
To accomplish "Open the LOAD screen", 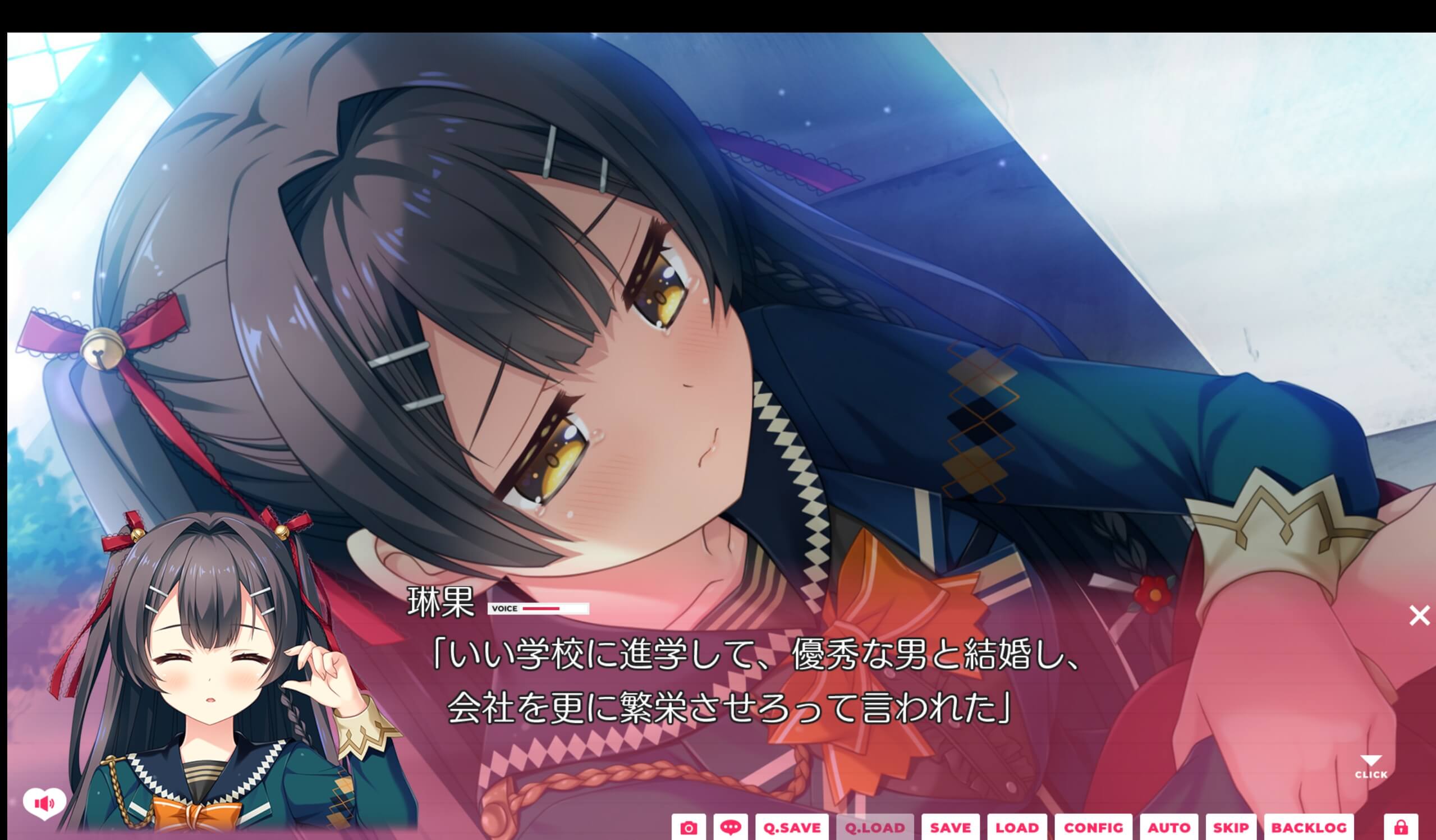I will click(x=1018, y=828).
